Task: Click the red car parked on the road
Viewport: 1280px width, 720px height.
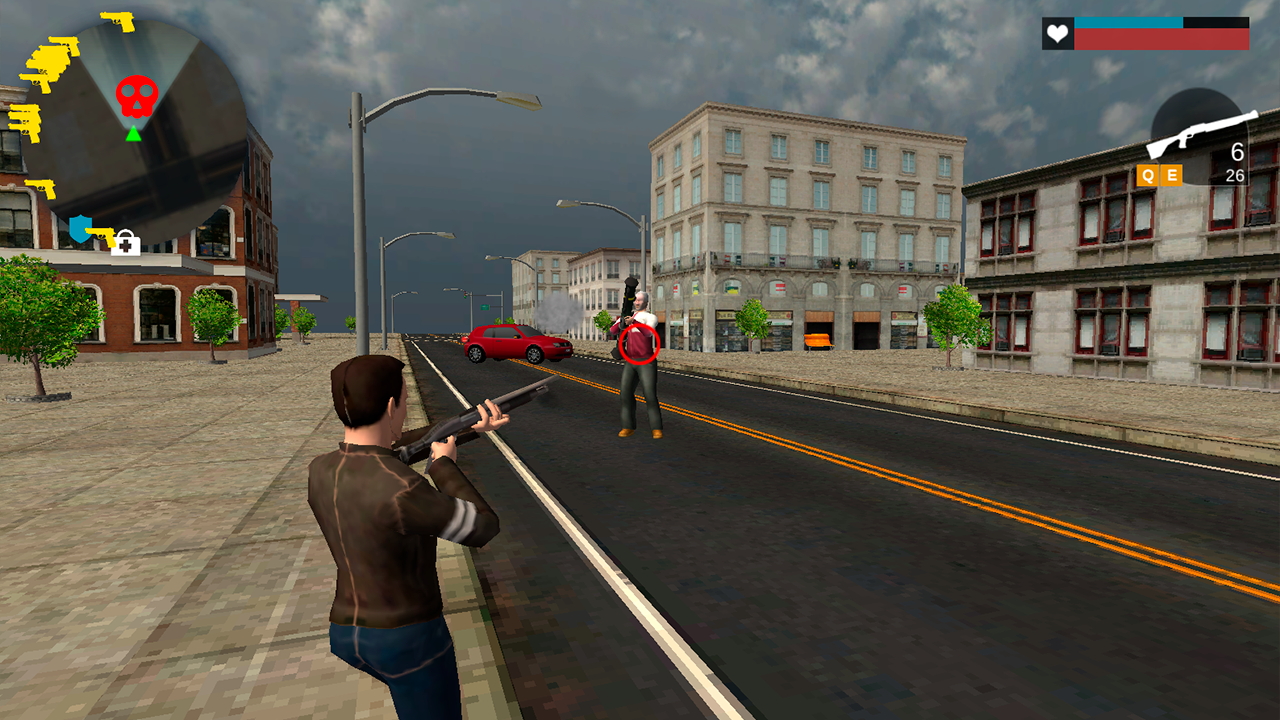Action: (x=515, y=345)
